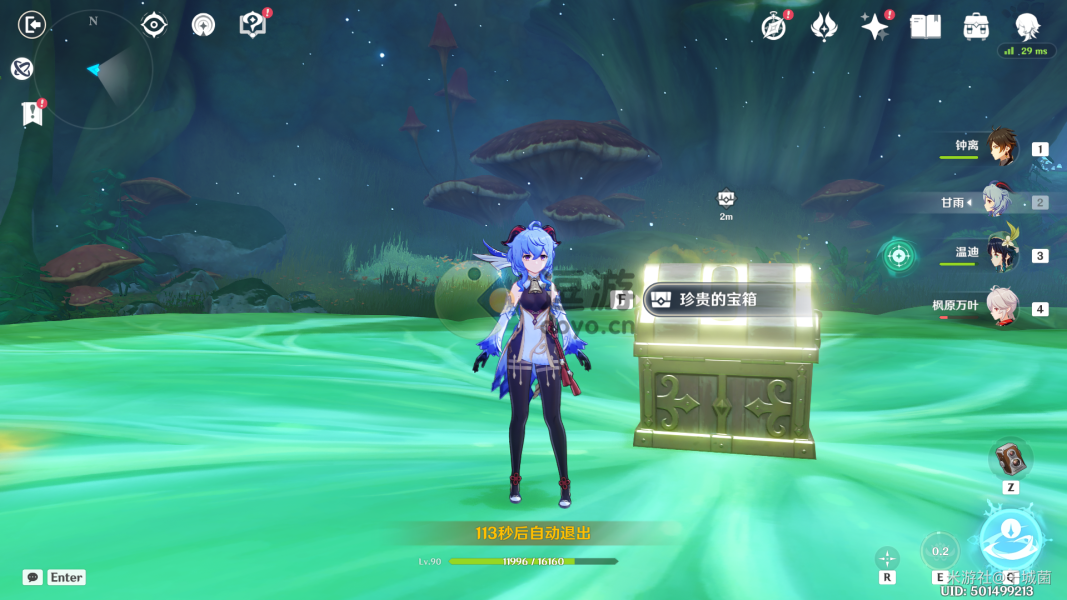1067x600 pixels.
Task: Activate Ganyu's elemental burst
Action: click(1010, 537)
